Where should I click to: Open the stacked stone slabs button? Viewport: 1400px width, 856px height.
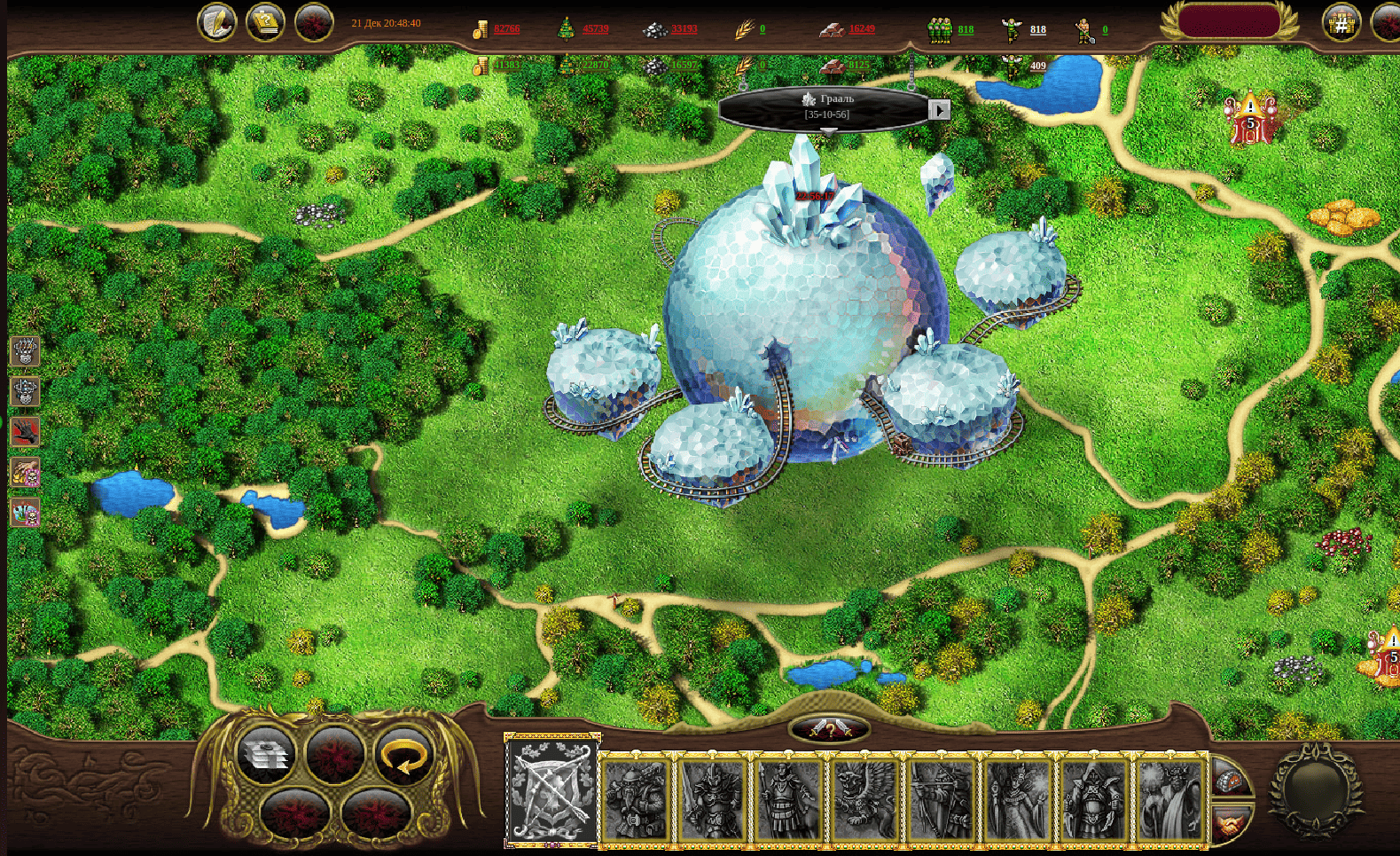click(x=266, y=757)
